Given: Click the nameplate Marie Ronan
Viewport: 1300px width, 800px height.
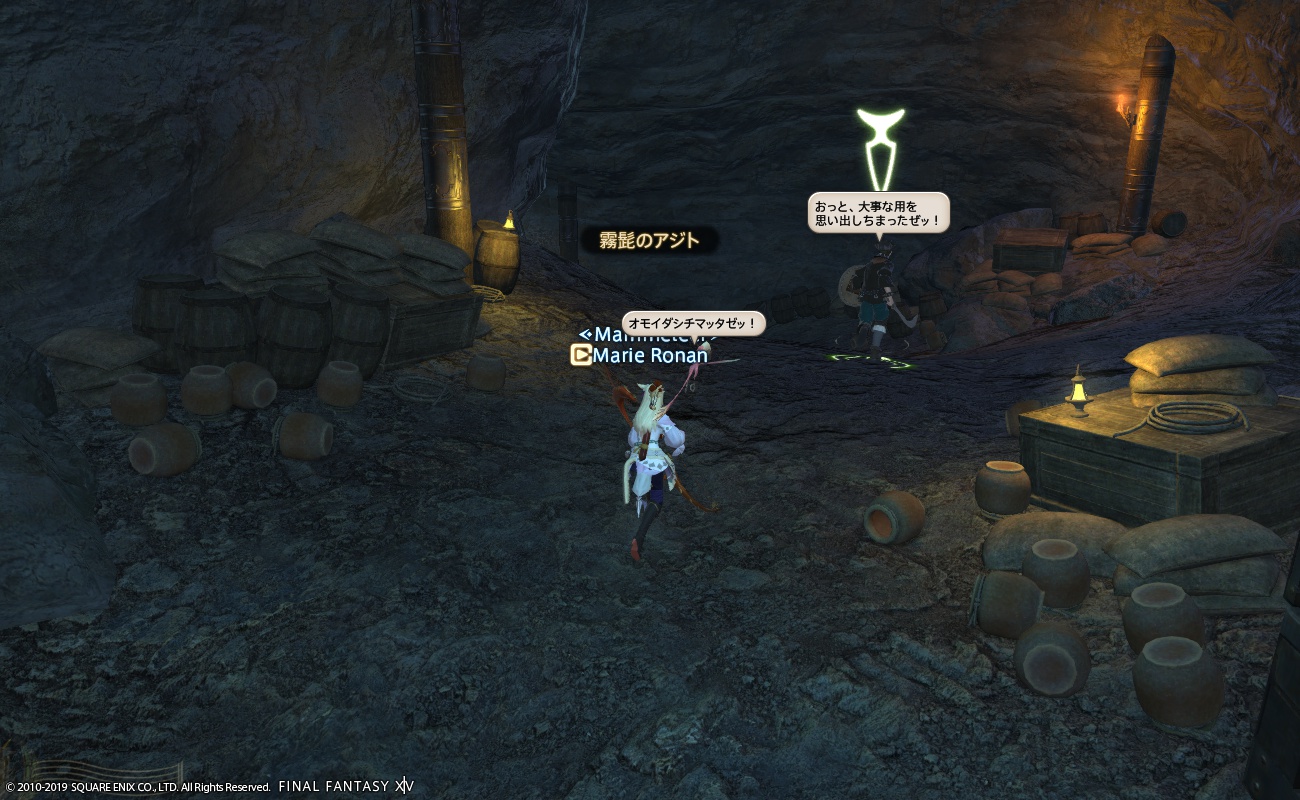Looking at the screenshot, I should pos(650,355).
